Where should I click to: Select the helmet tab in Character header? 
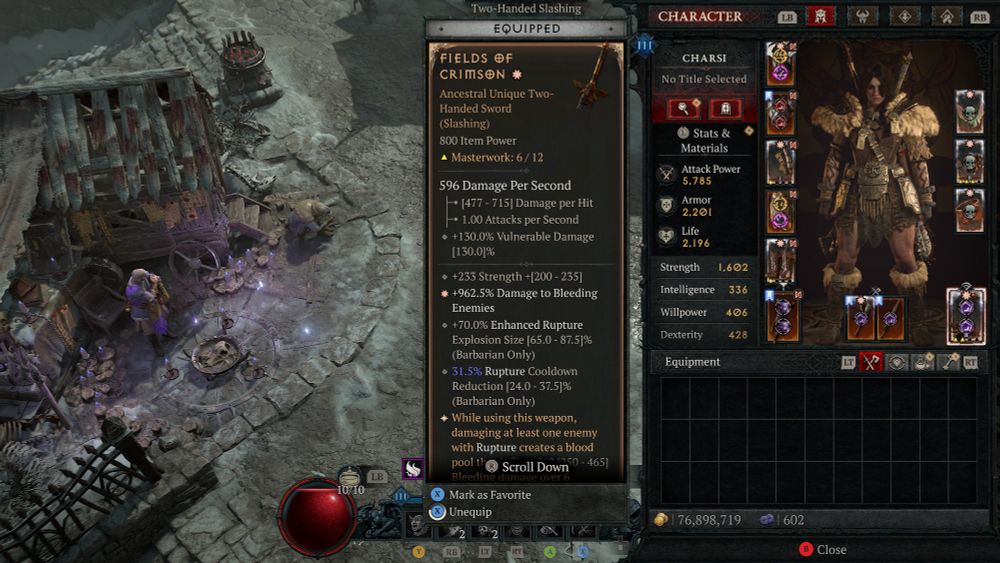pos(819,16)
